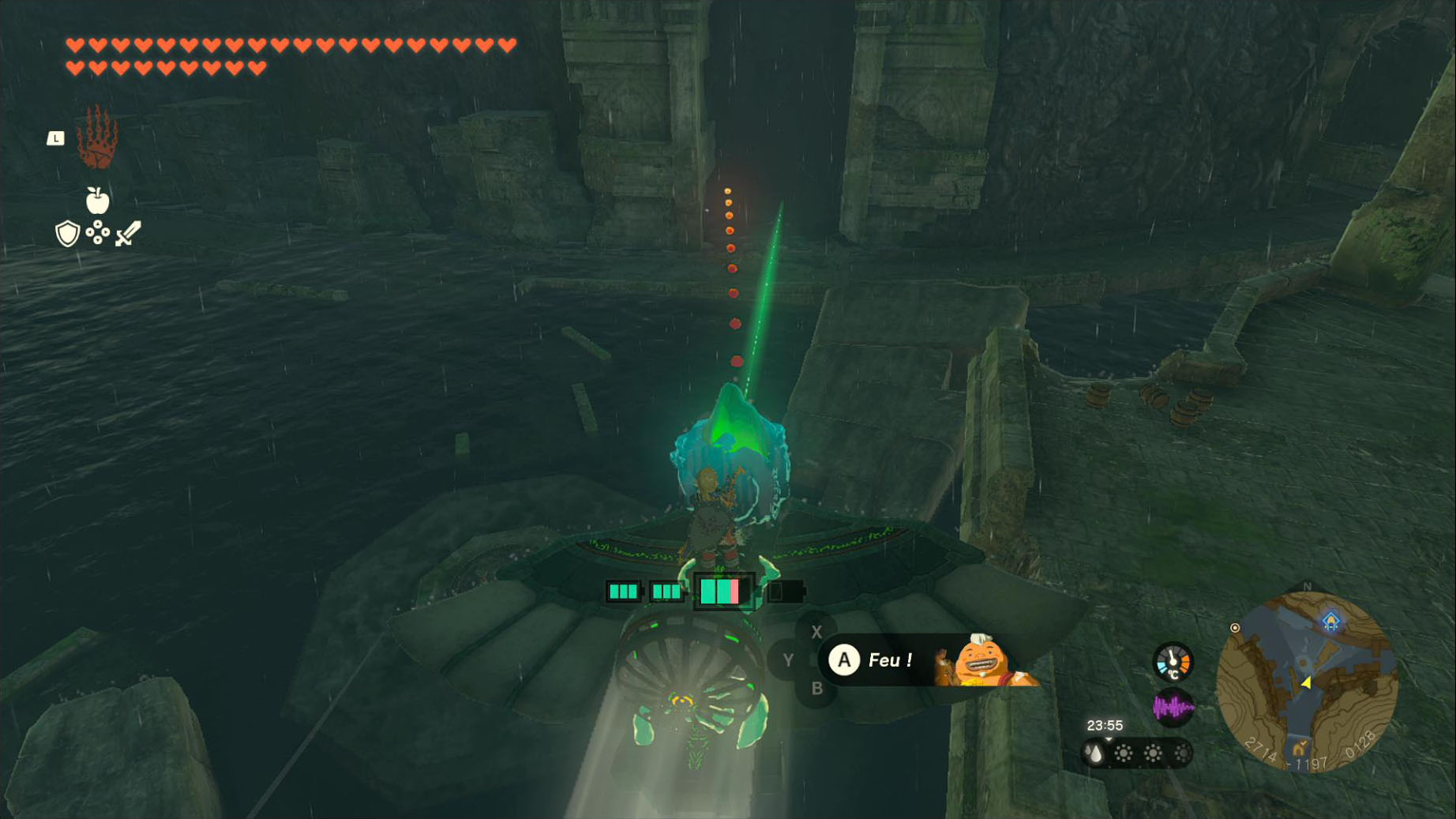The height and width of the screenshot is (819, 1456).
Task: Select the purple noise meter icon
Action: click(1173, 708)
